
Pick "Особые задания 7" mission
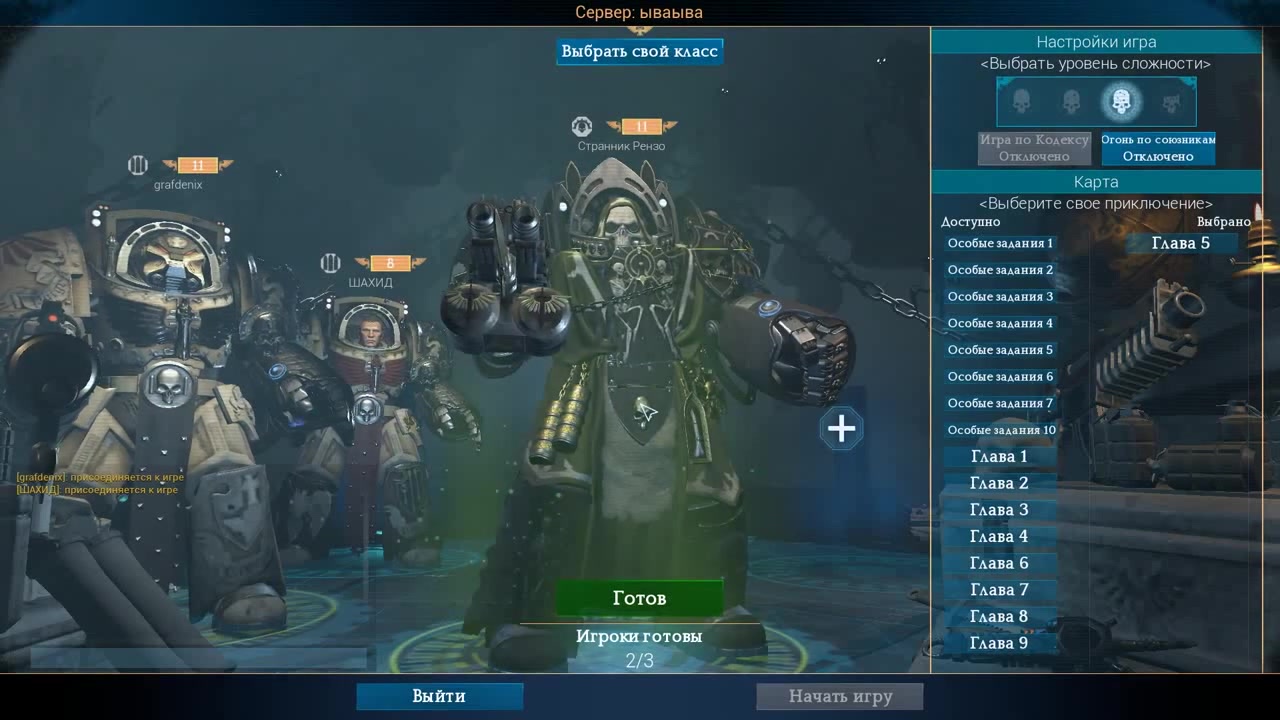coord(1000,403)
